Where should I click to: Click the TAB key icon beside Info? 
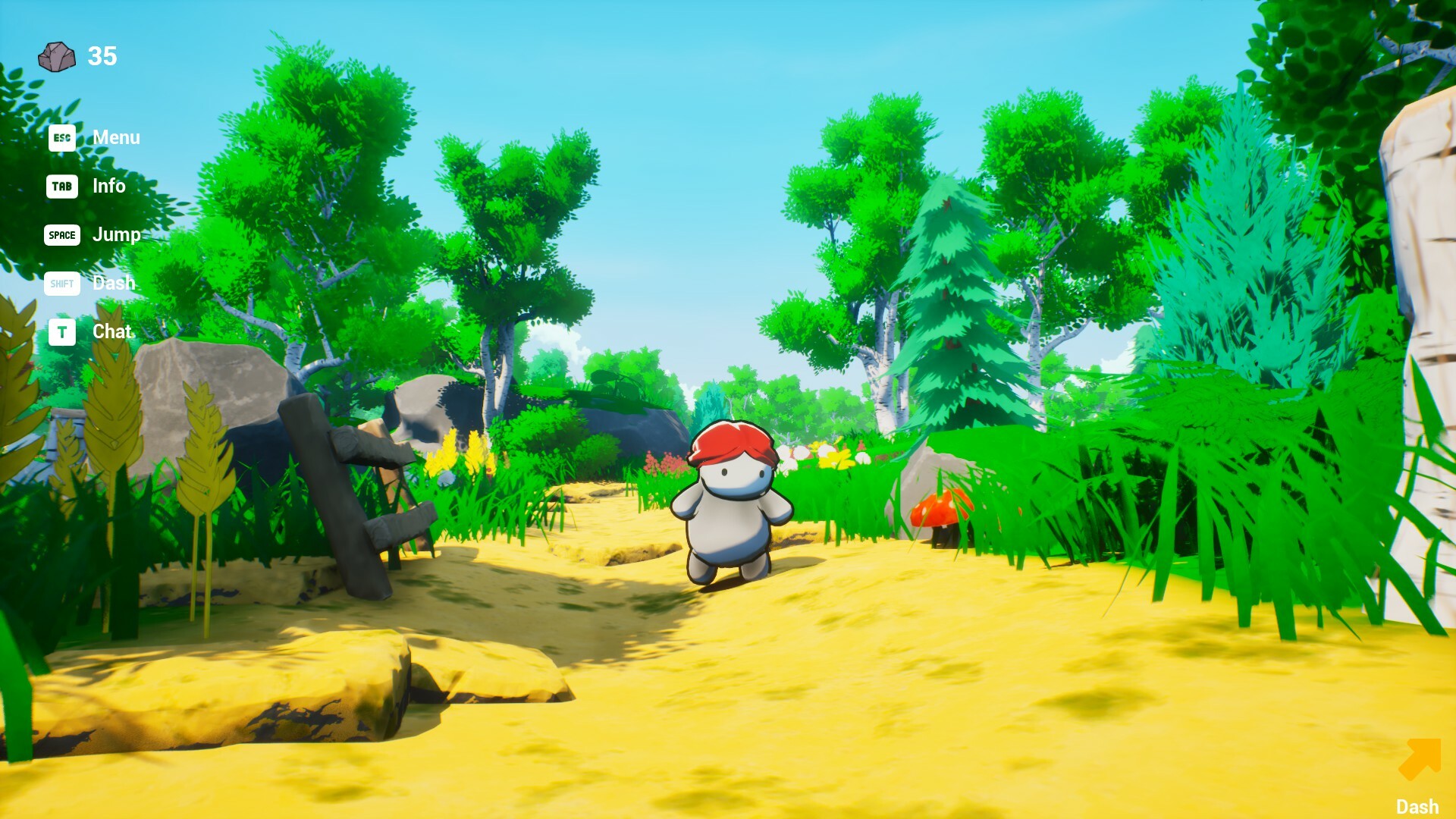coord(62,187)
